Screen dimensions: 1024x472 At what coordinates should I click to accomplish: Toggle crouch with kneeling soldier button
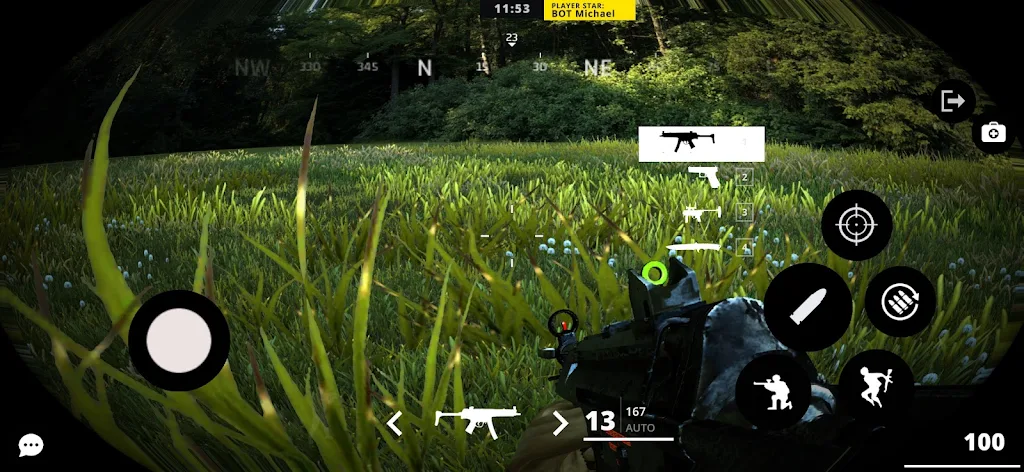[773, 389]
